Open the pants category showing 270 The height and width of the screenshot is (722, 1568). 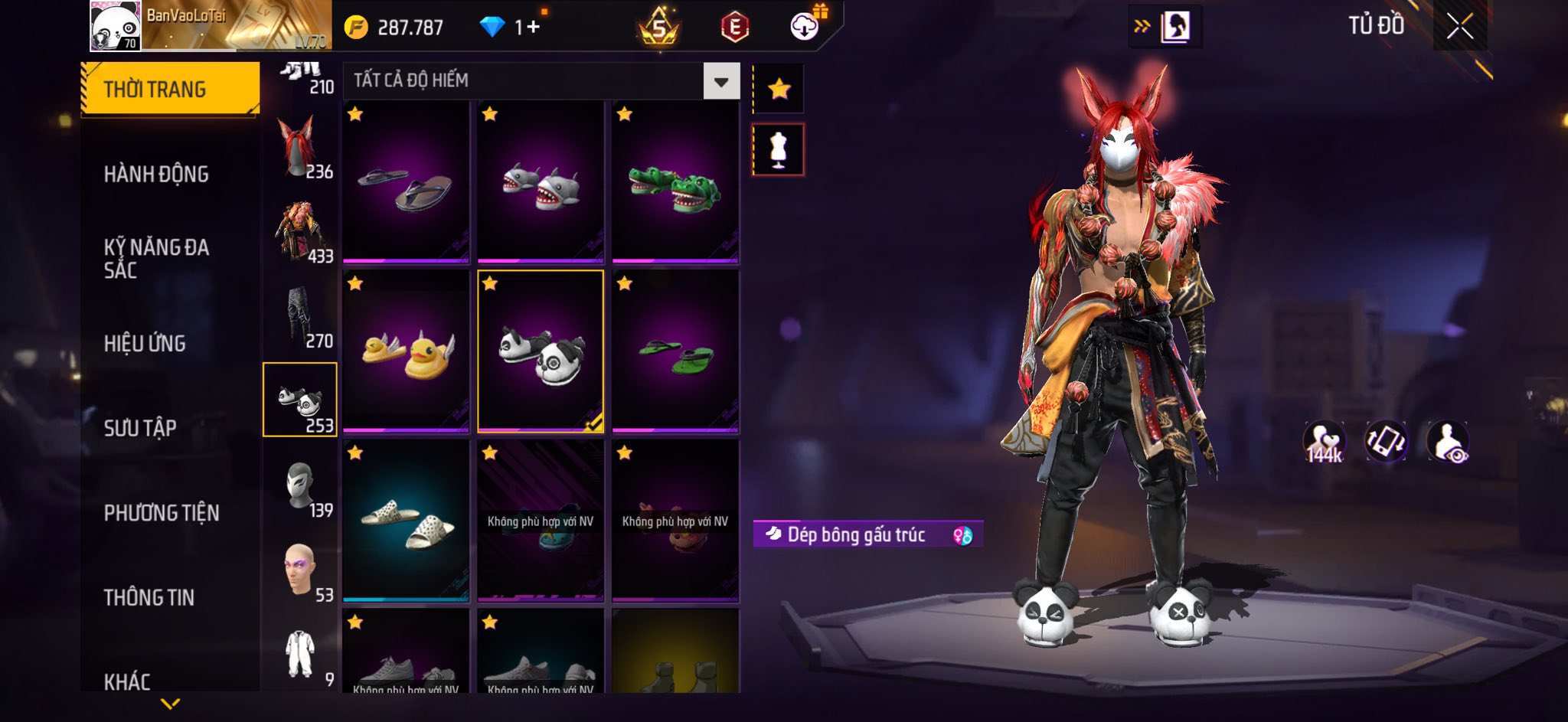pos(300,317)
